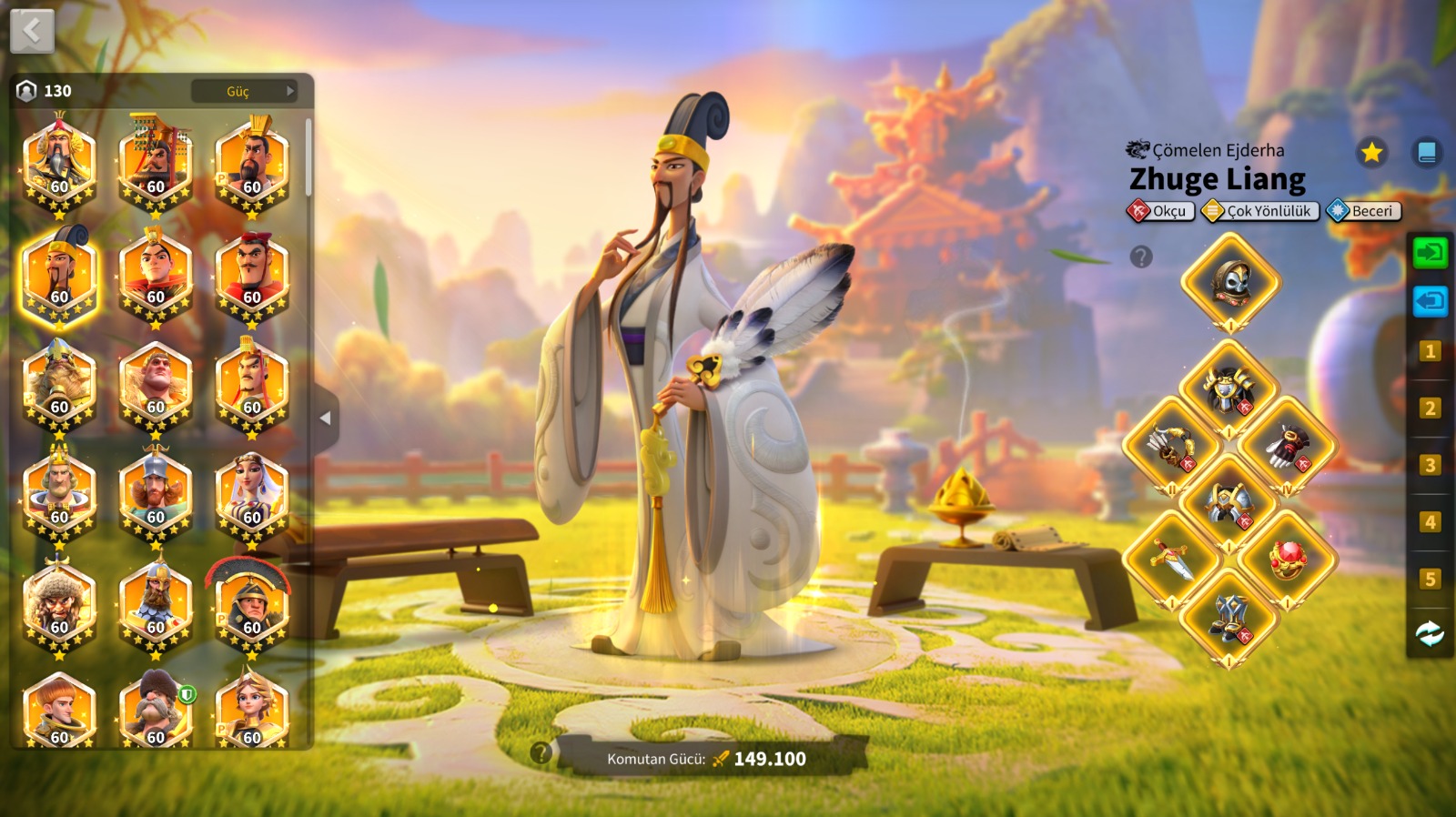Open the equipment help question mark
The image size is (1456, 817).
click(1141, 257)
